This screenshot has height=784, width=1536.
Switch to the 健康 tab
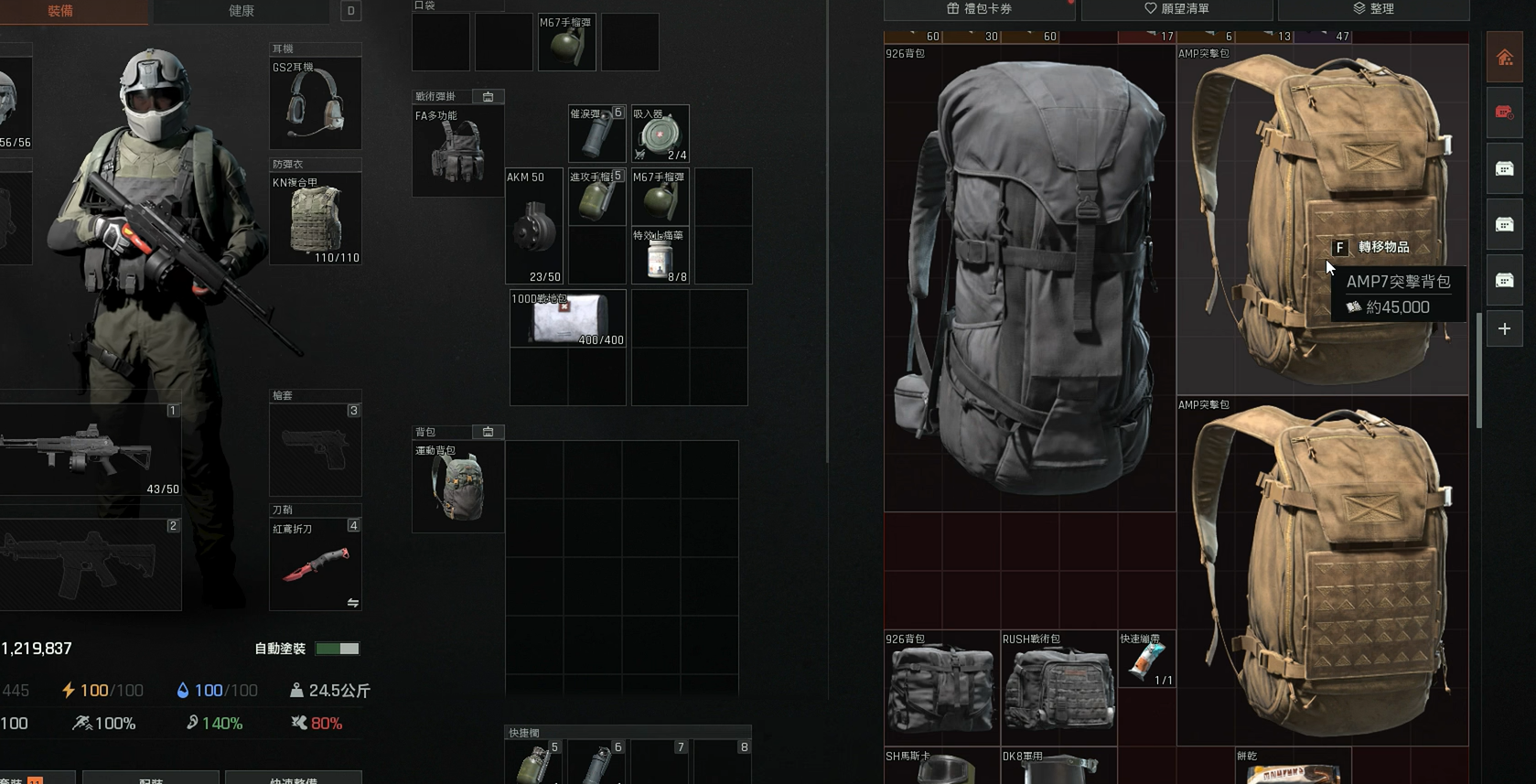pyautogui.click(x=241, y=11)
